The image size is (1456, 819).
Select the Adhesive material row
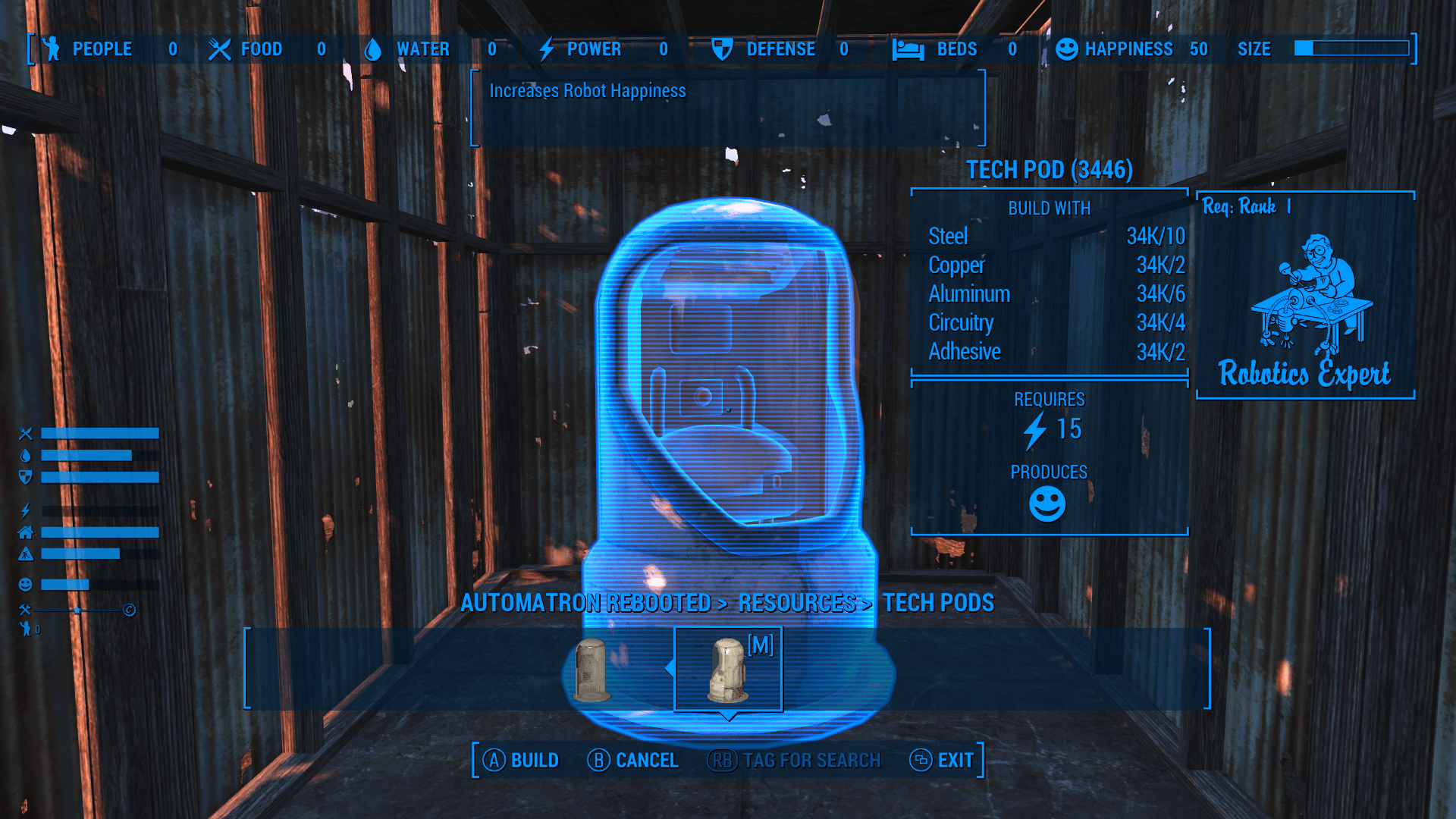[x=1056, y=352]
